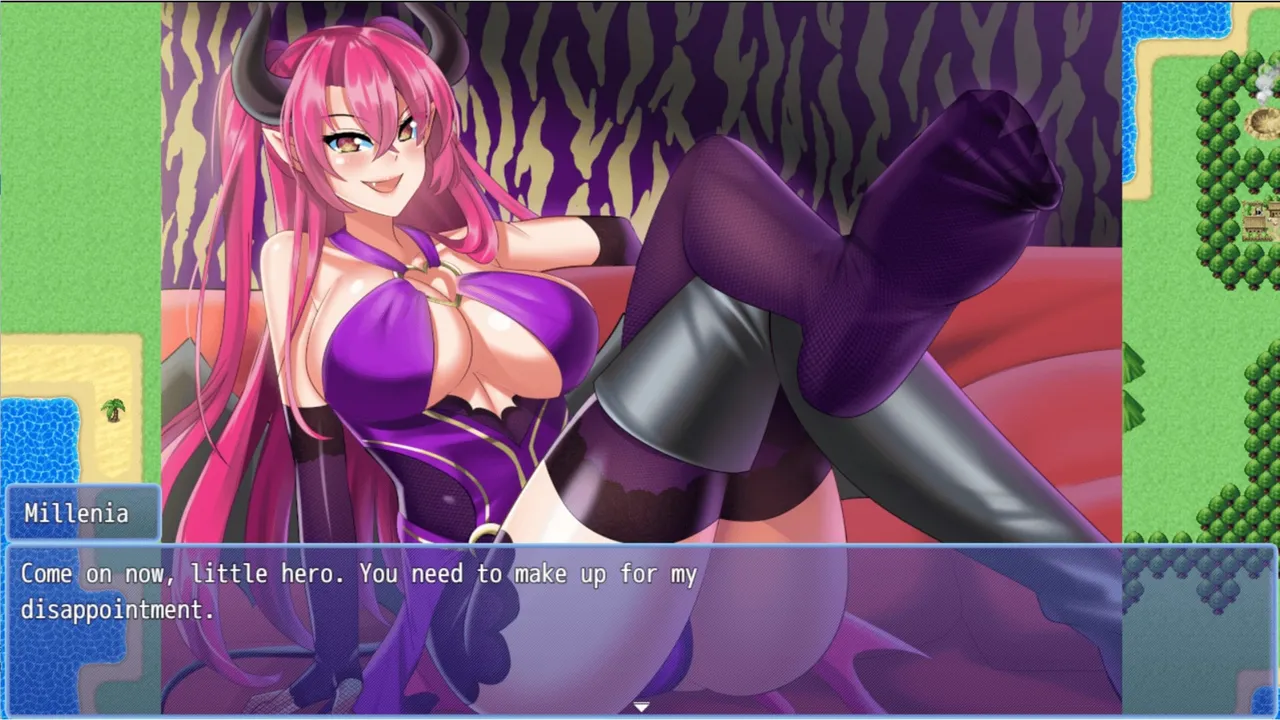The width and height of the screenshot is (1280, 720).
Task: Click the smoke plume above the crater
Action: 1264,83
